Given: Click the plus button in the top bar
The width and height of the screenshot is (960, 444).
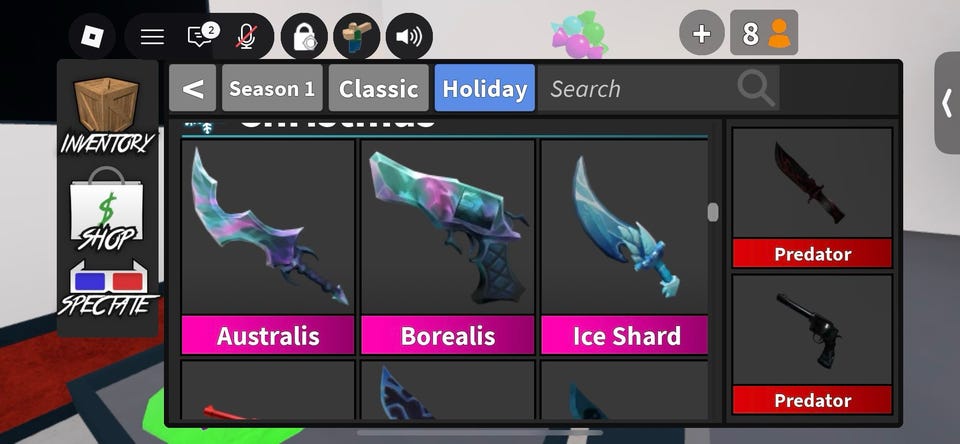Looking at the screenshot, I should click(702, 34).
